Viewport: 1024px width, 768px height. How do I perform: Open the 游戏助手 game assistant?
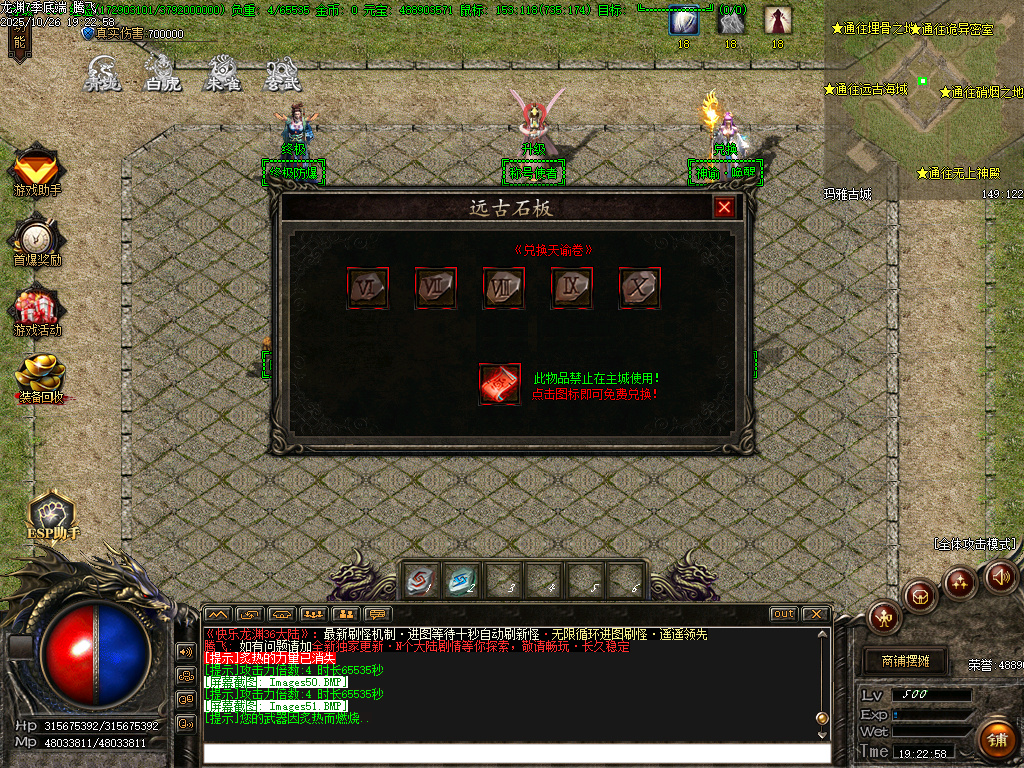[37, 168]
